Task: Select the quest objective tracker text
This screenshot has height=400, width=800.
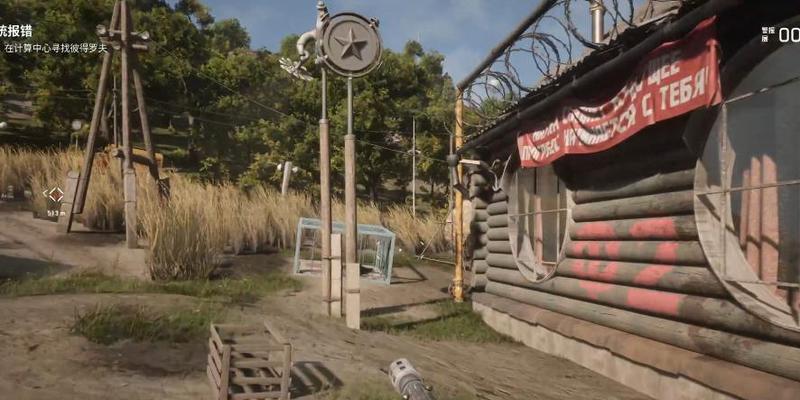Action: click(55, 47)
